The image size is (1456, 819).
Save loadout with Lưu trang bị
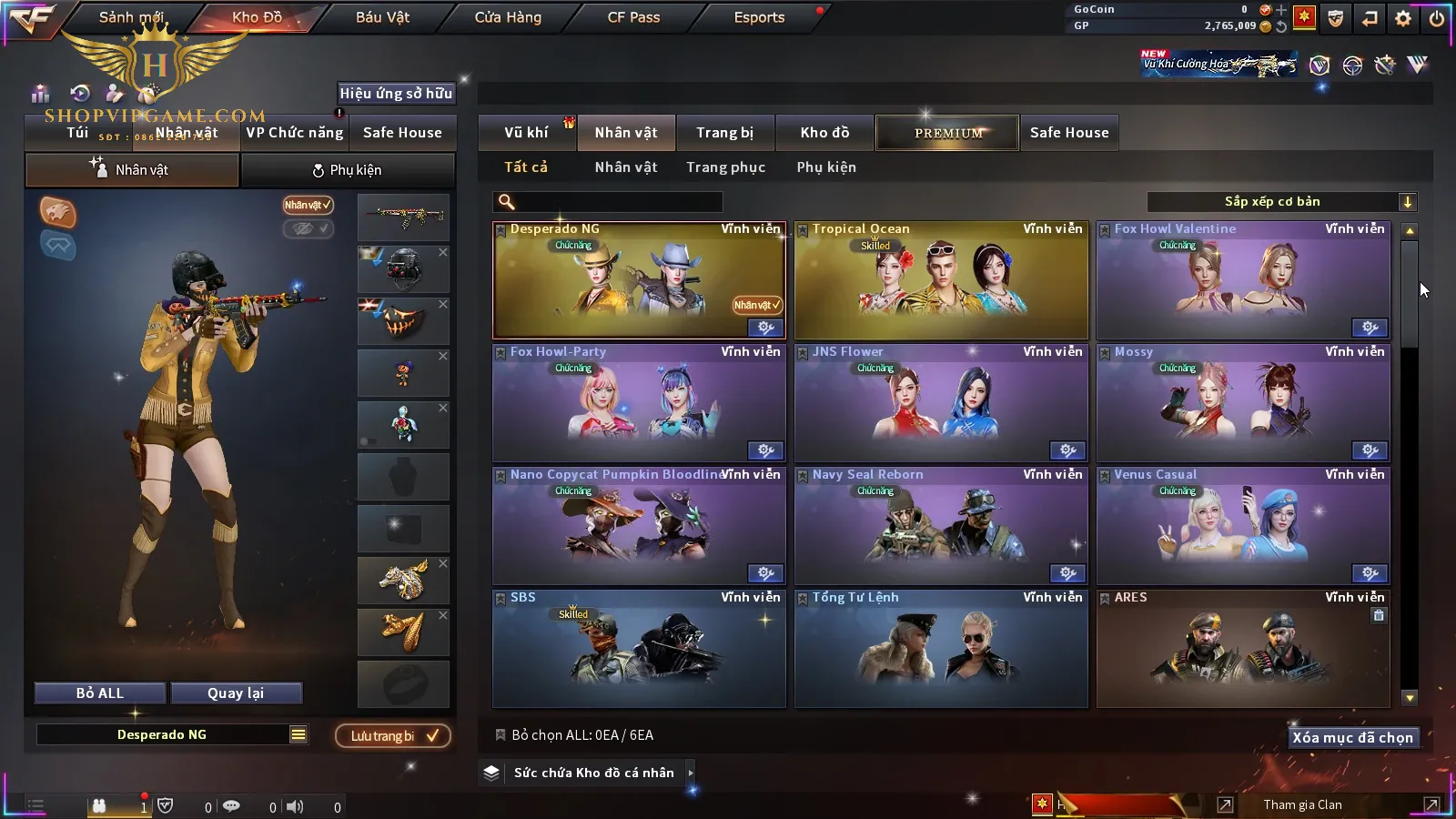click(393, 736)
